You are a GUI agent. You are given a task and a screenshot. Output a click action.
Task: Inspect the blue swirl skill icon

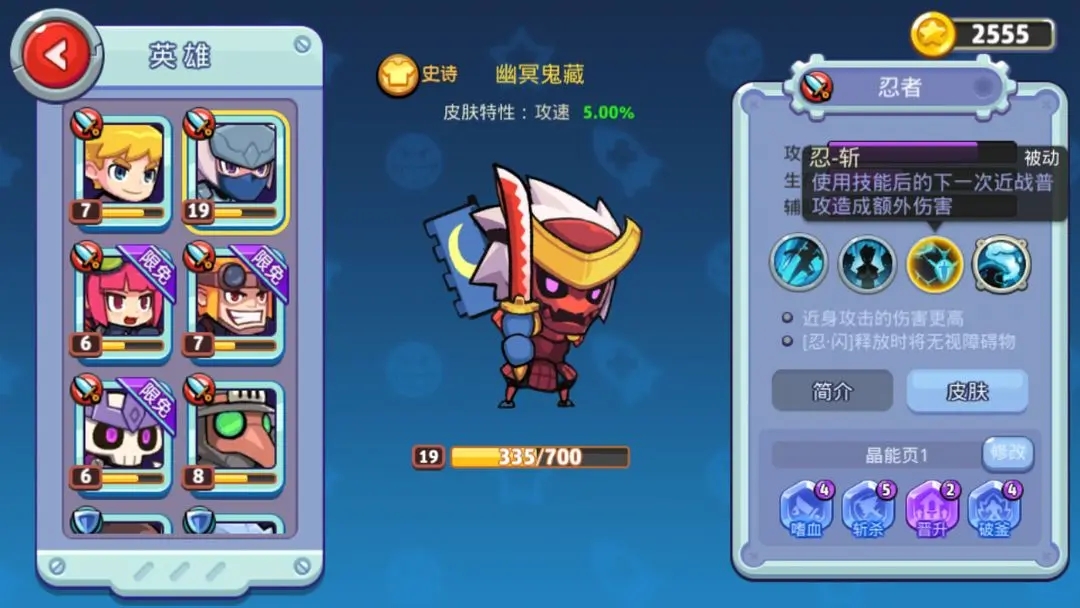click(1001, 263)
